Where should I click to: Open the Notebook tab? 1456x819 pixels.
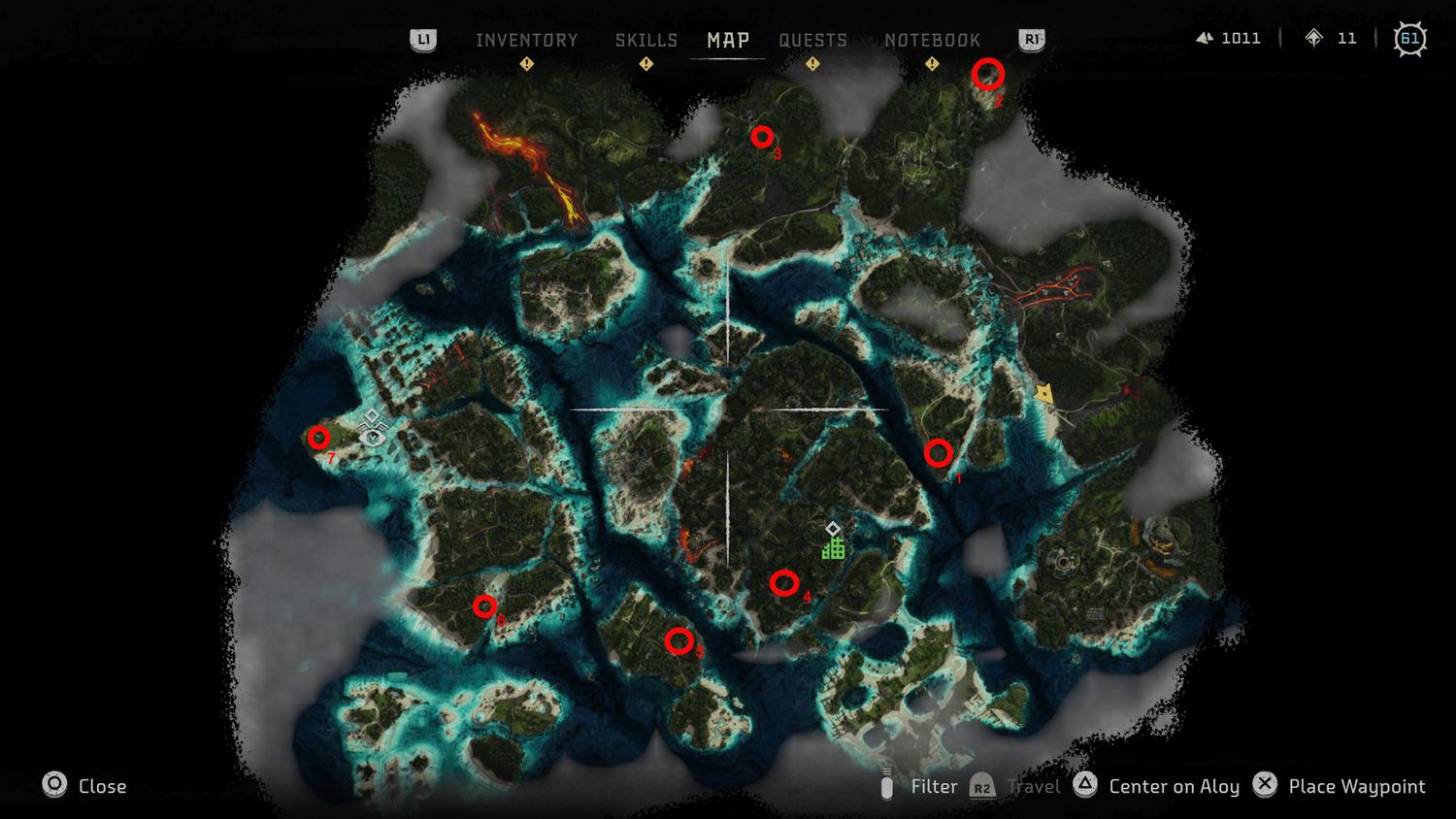pos(932,40)
